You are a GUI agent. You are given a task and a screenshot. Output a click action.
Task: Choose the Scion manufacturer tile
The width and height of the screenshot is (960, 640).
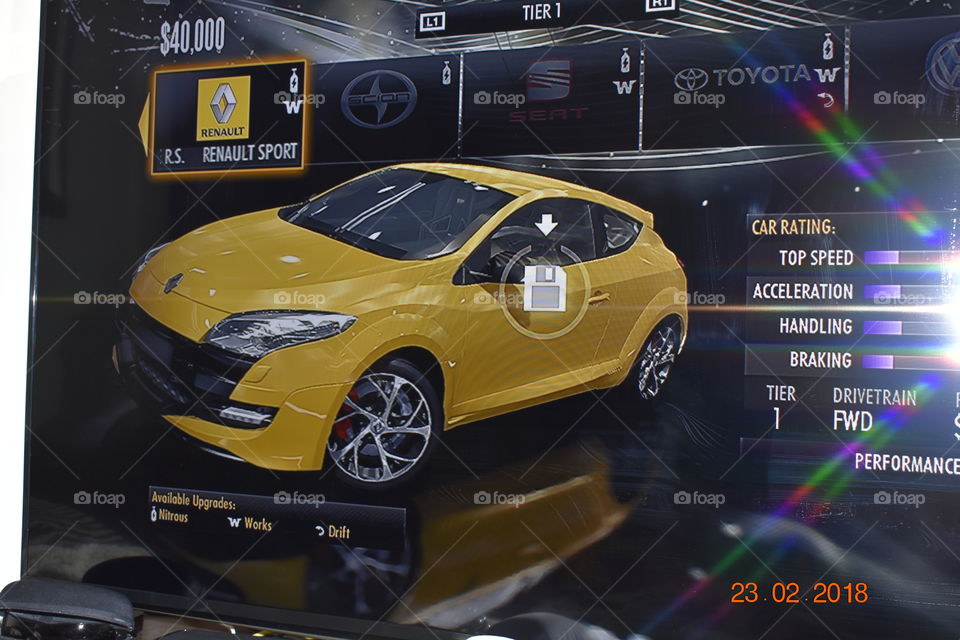pos(380,99)
